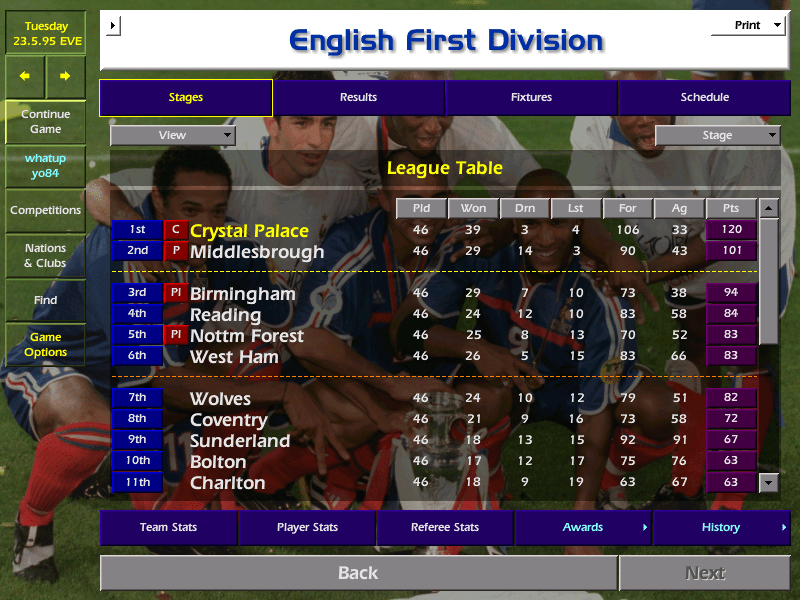Open the Stage dropdown
Screen dimensions: 800x600
[717, 135]
